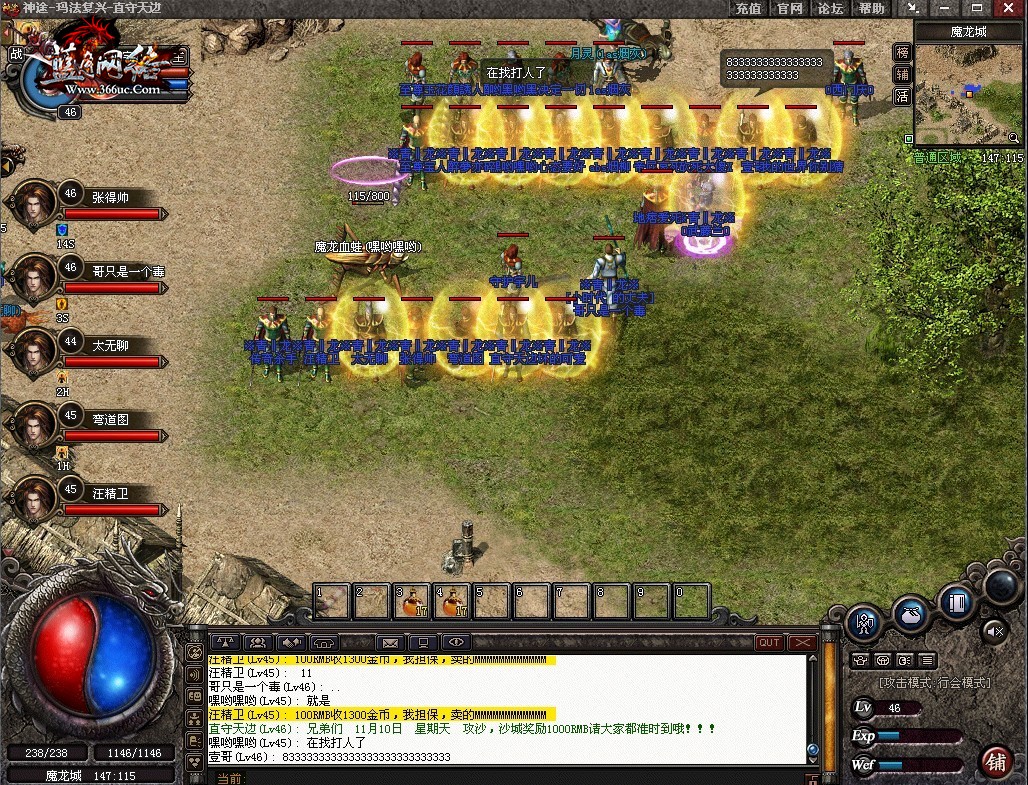Select party member 张得帅

pyautogui.click(x=110, y=198)
